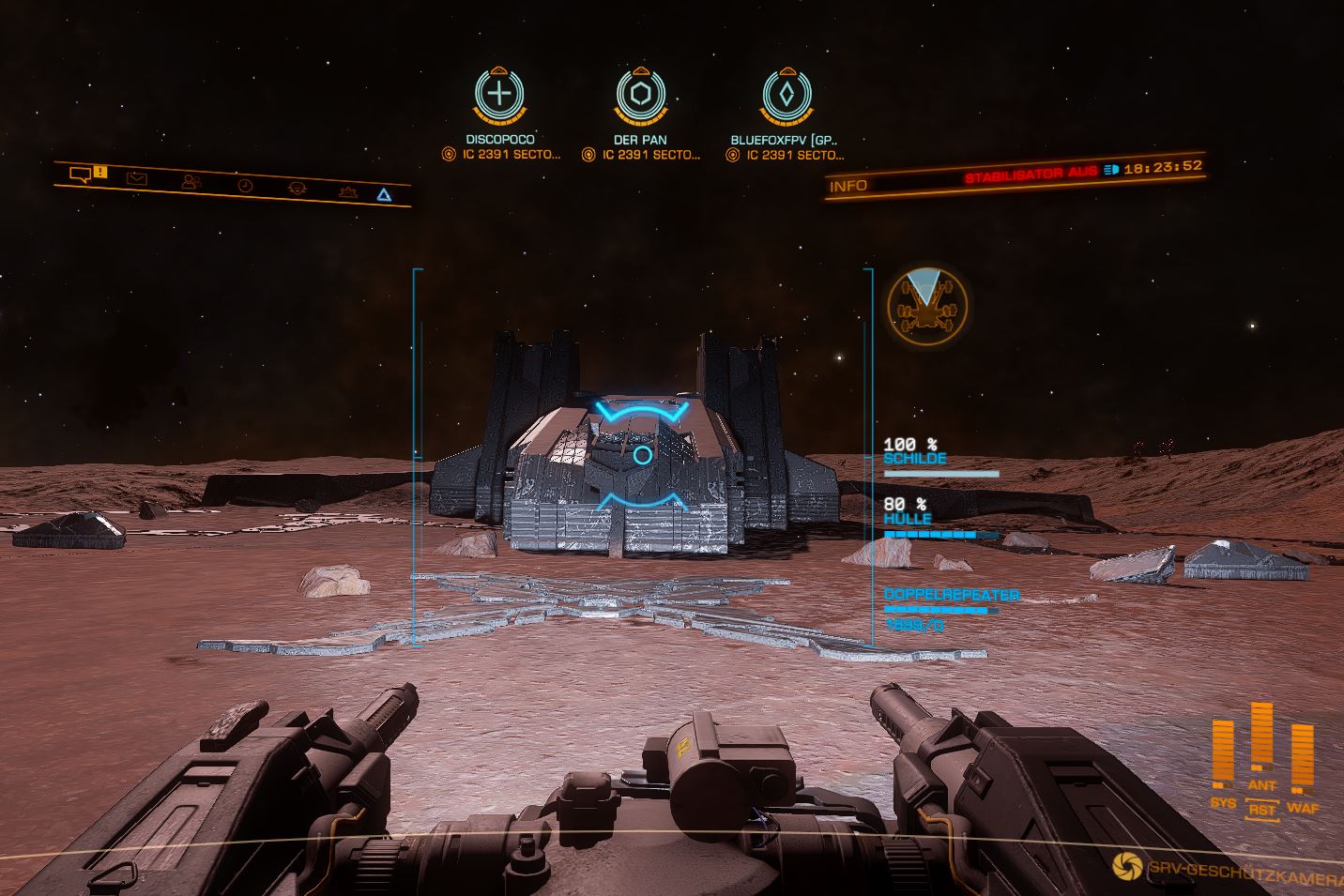Open the gear settings tab in comms panel
Screen dimensions: 1344x896
tap(348, 192)
